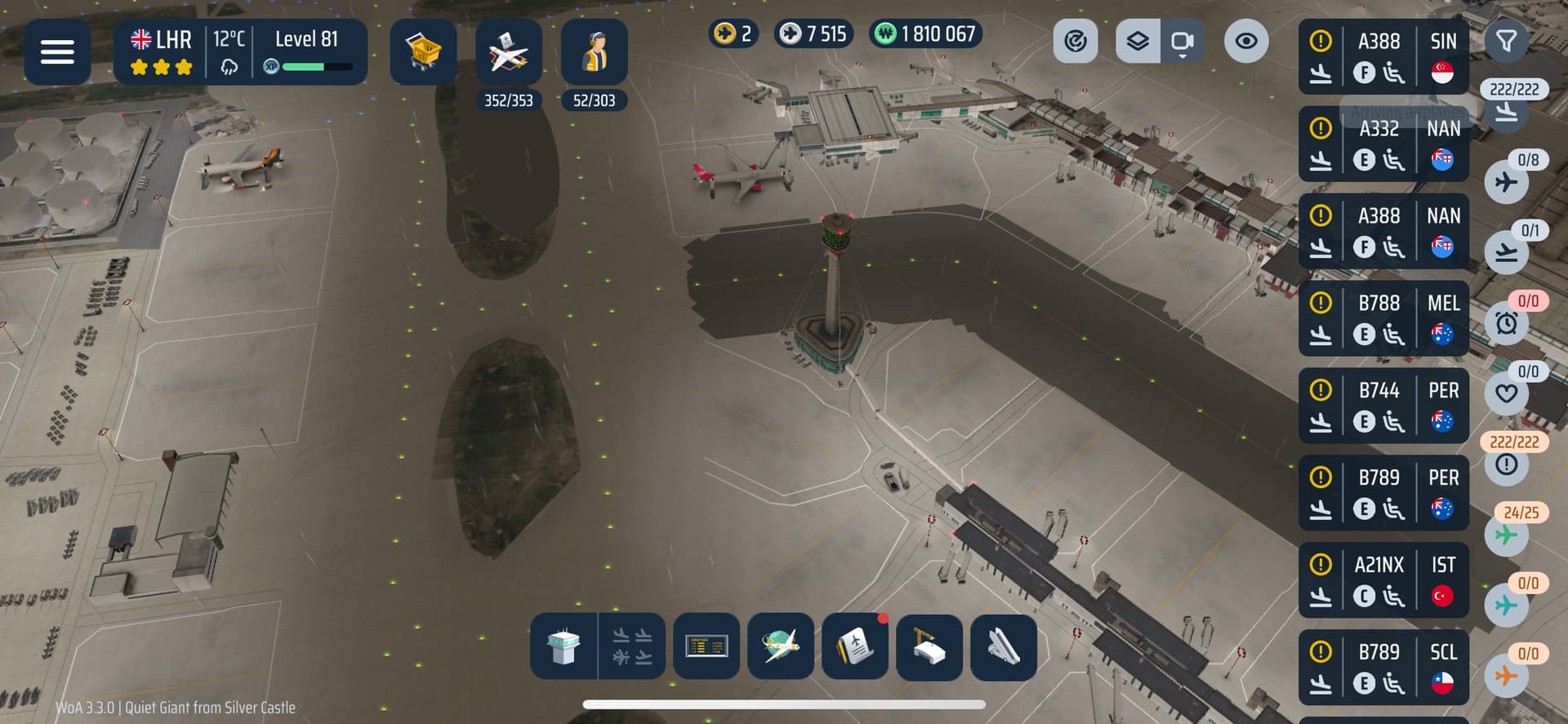
Task: Toggle the eye visibility button
Action: pyautogui.click(x=1245, y=41)
